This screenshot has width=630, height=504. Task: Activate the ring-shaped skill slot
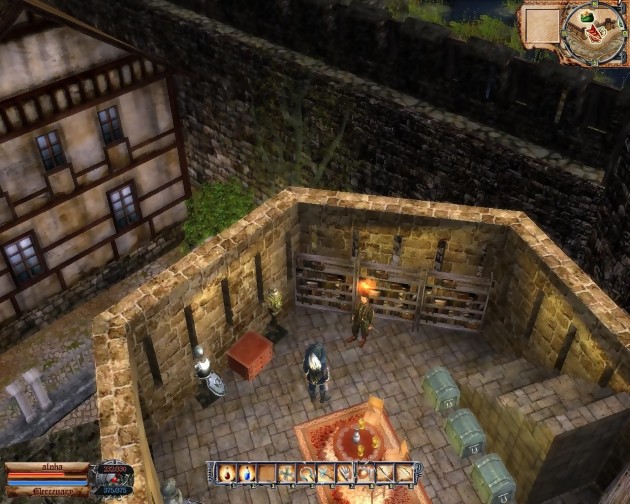pyautogui.click(x=365, y=473)
